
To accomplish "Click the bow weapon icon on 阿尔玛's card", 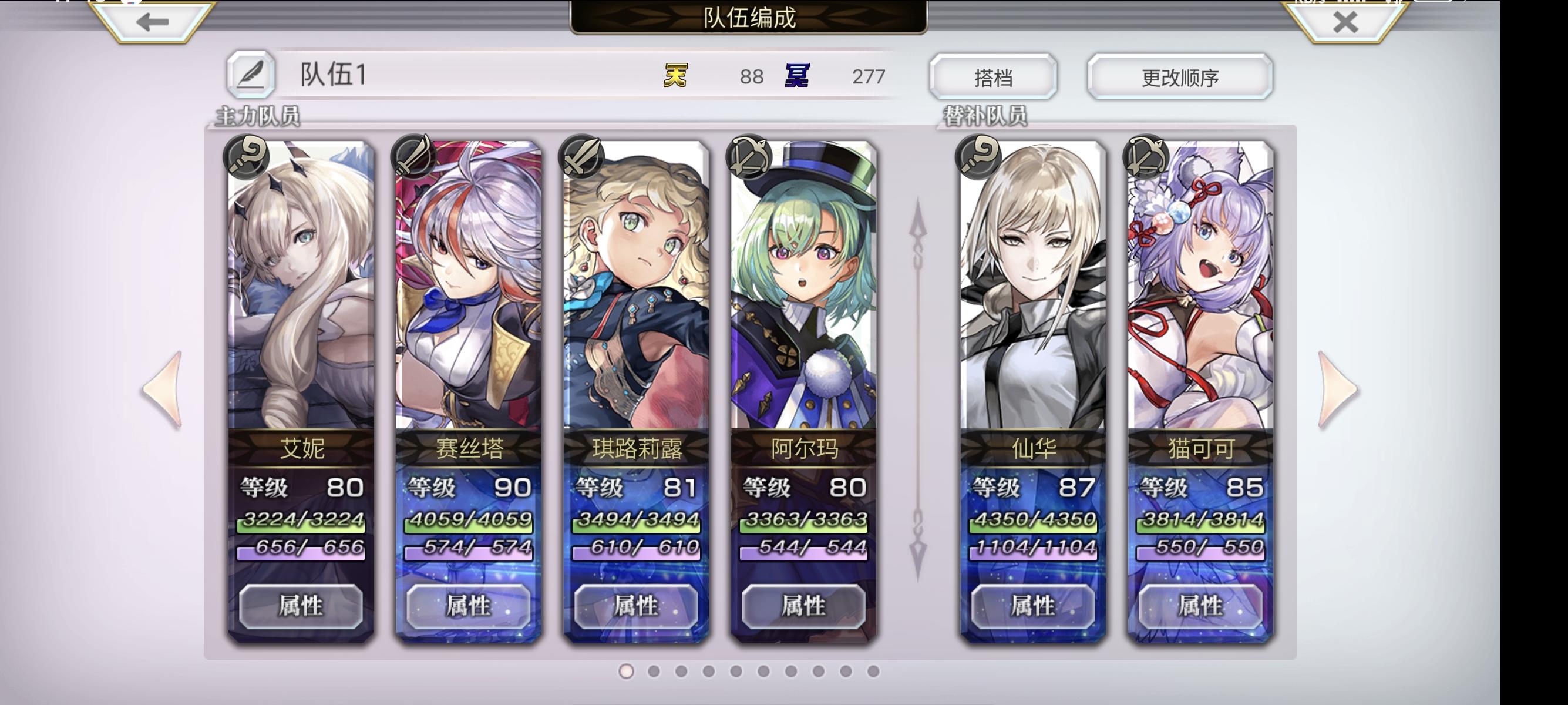I will tap(748, 157).
